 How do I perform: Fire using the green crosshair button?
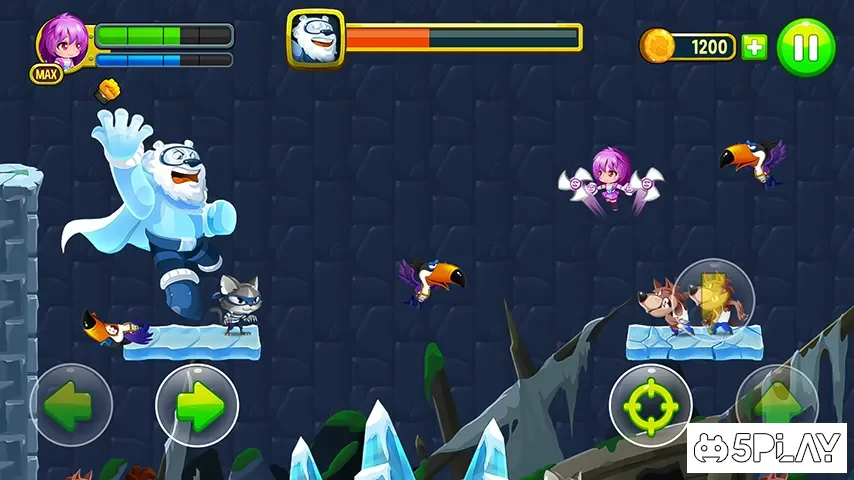650,405
